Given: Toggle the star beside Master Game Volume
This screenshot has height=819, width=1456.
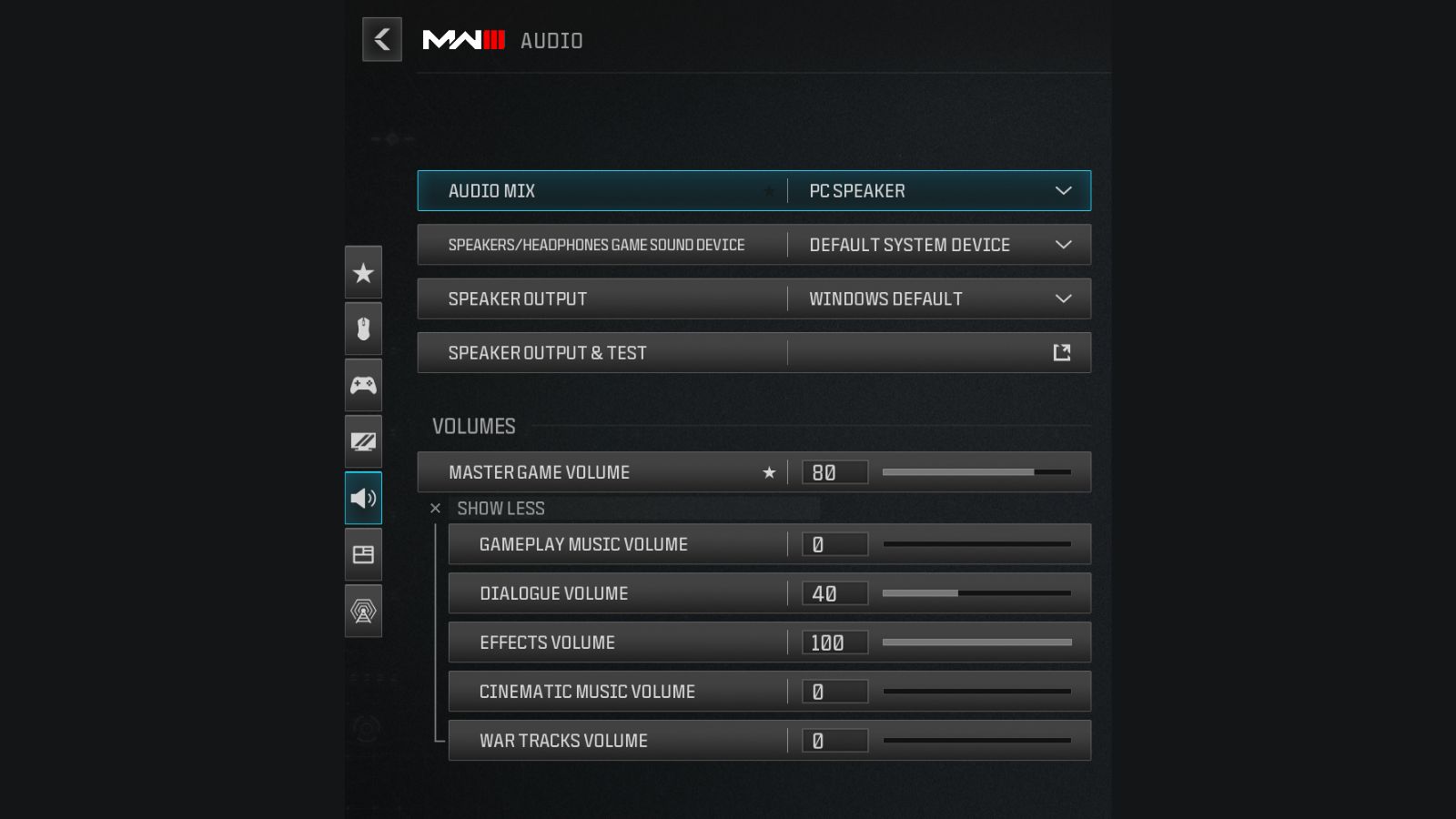Looking at the screenshot, I should click(769, 472).
